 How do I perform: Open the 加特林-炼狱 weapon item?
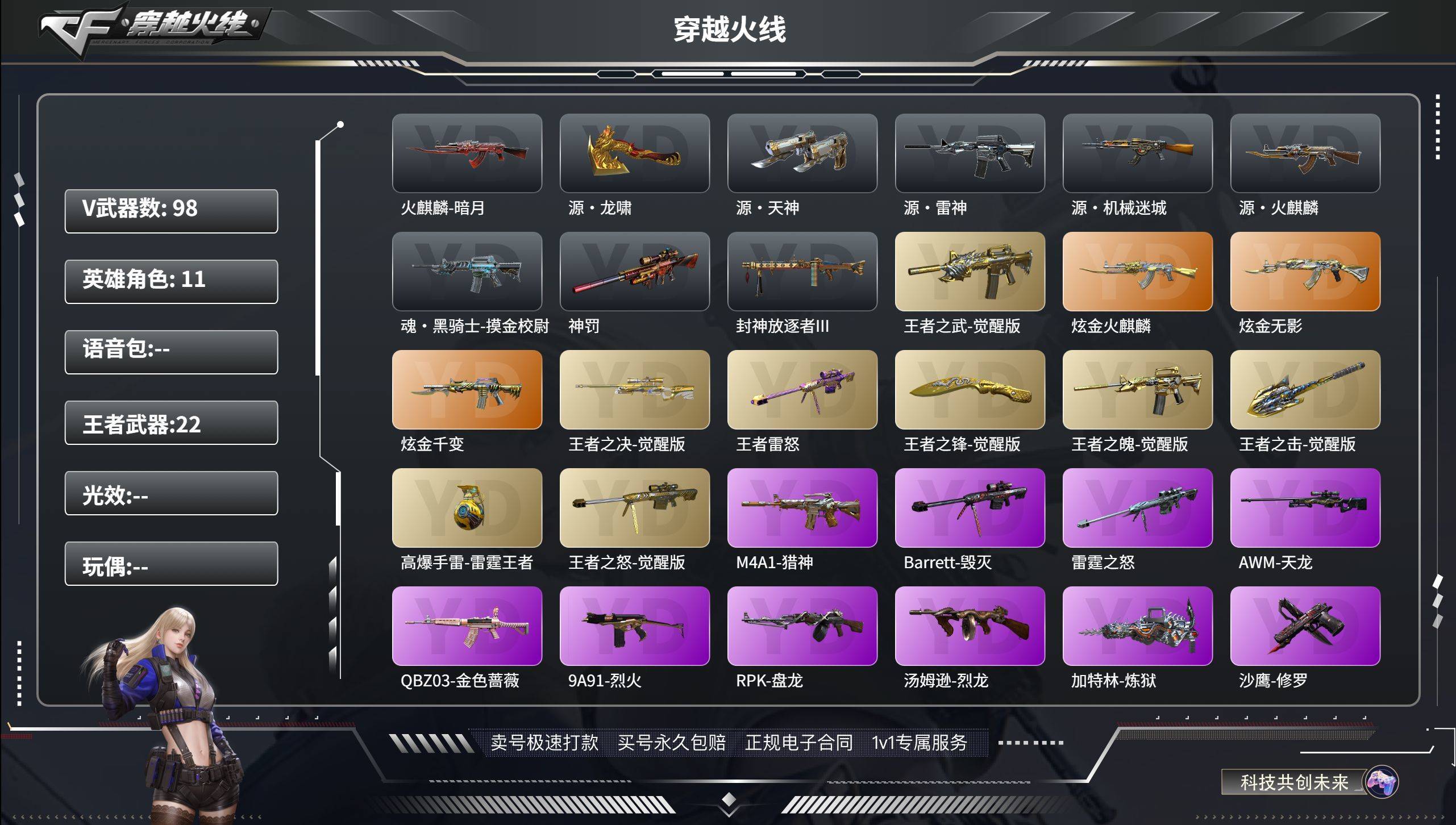[x=1138, y=624]
